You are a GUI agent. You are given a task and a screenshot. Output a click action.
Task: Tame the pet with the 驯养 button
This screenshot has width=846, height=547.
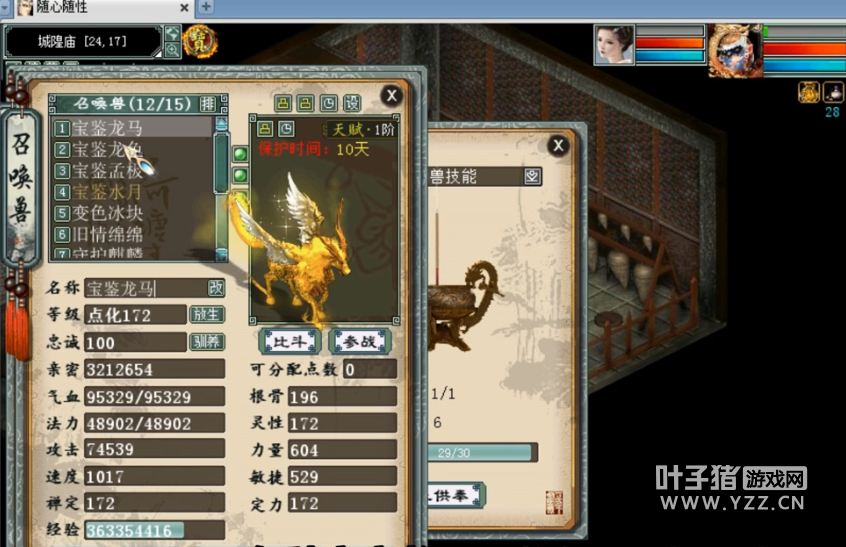click(207, 342)
